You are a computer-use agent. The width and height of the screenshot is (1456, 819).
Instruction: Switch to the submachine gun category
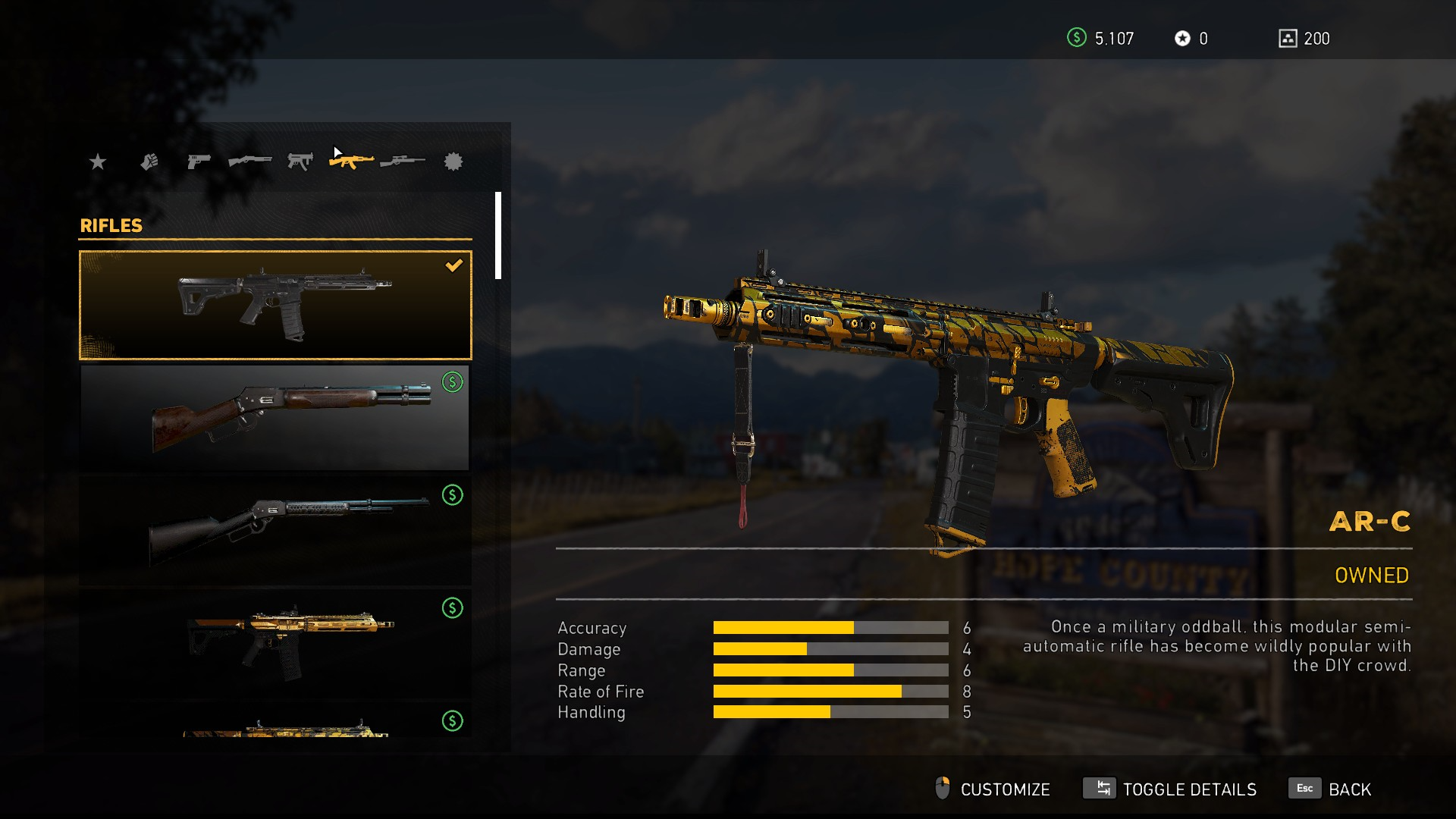300,162
